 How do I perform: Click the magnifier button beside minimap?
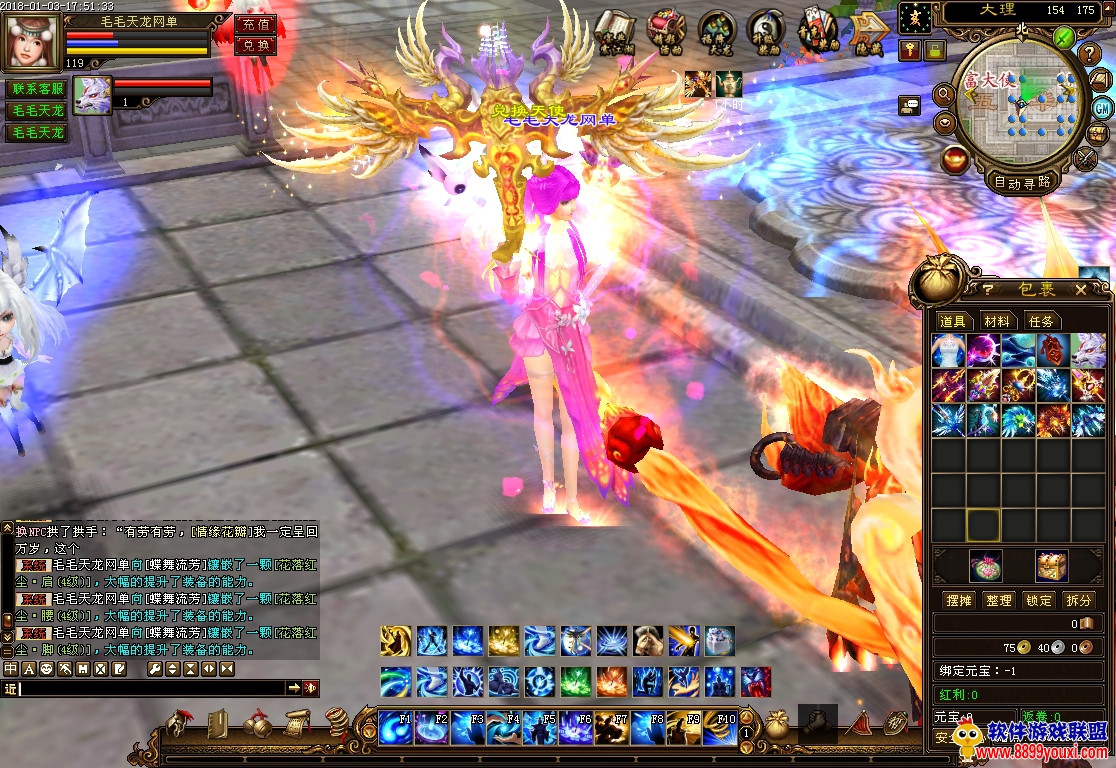tap(943, 95)
